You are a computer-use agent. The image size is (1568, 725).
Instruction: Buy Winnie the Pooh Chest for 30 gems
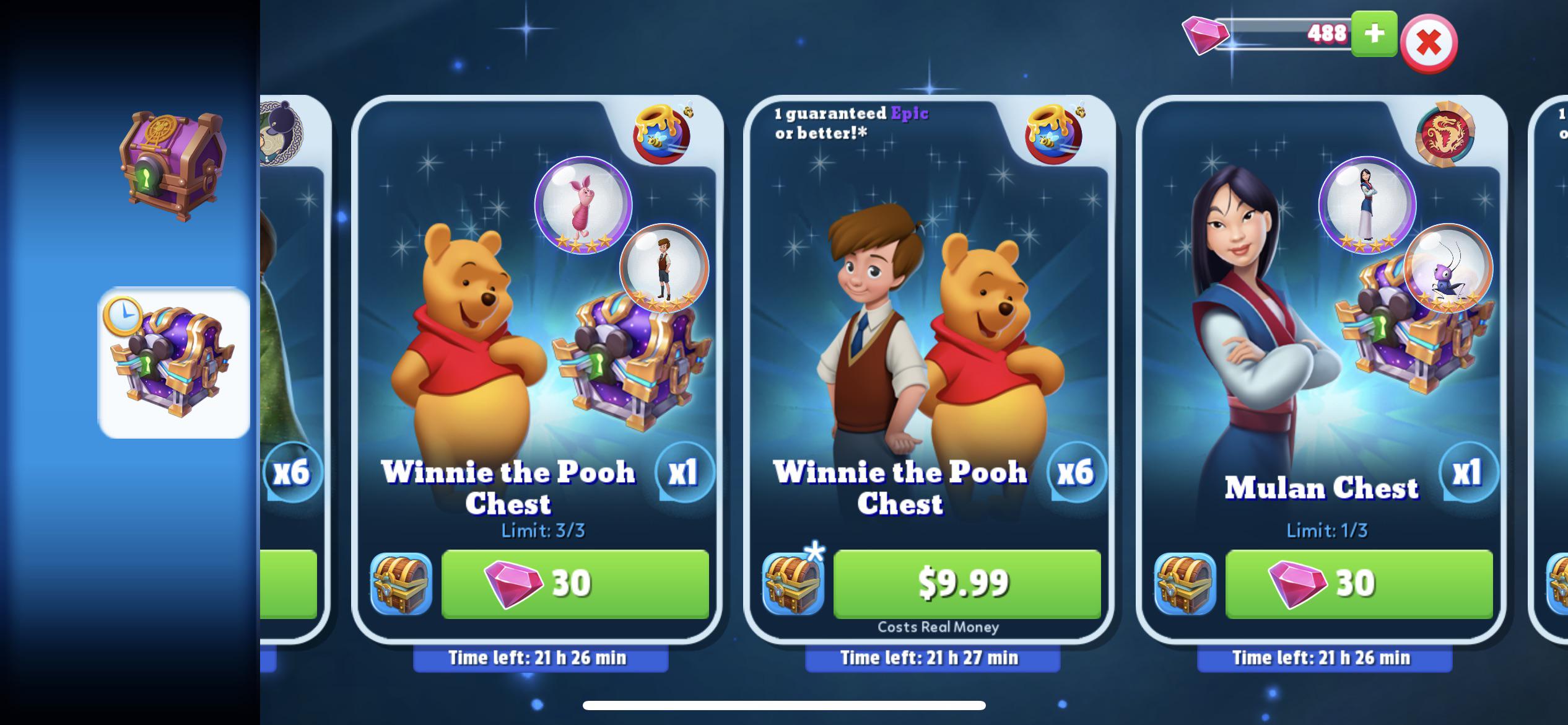576,582
